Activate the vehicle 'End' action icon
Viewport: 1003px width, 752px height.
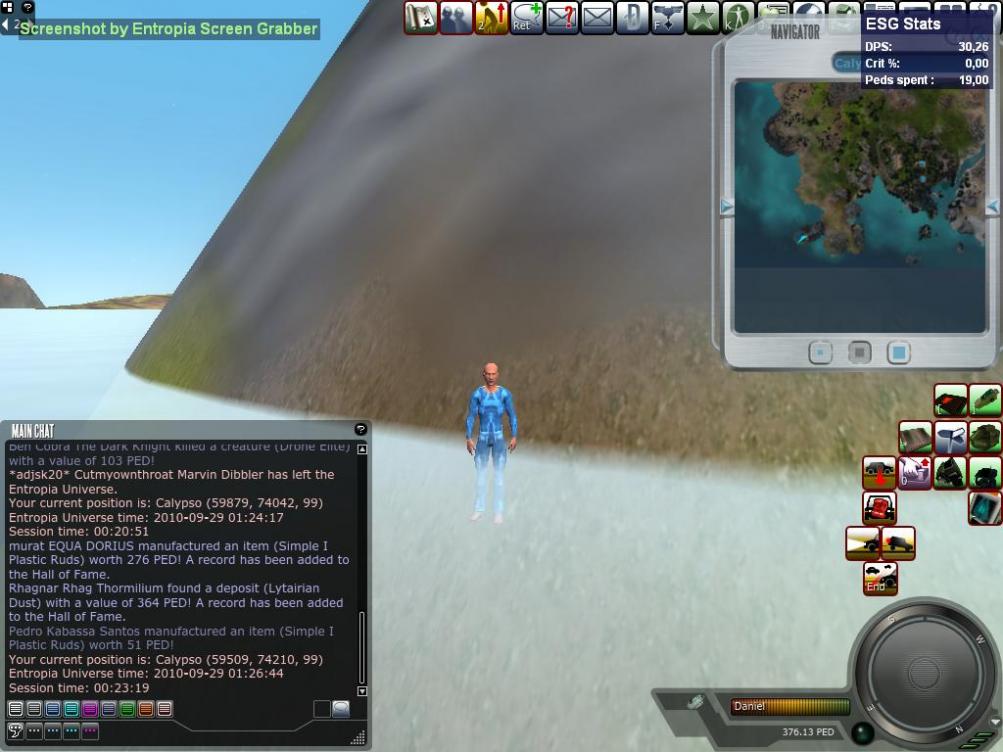[x=880, y=578]
